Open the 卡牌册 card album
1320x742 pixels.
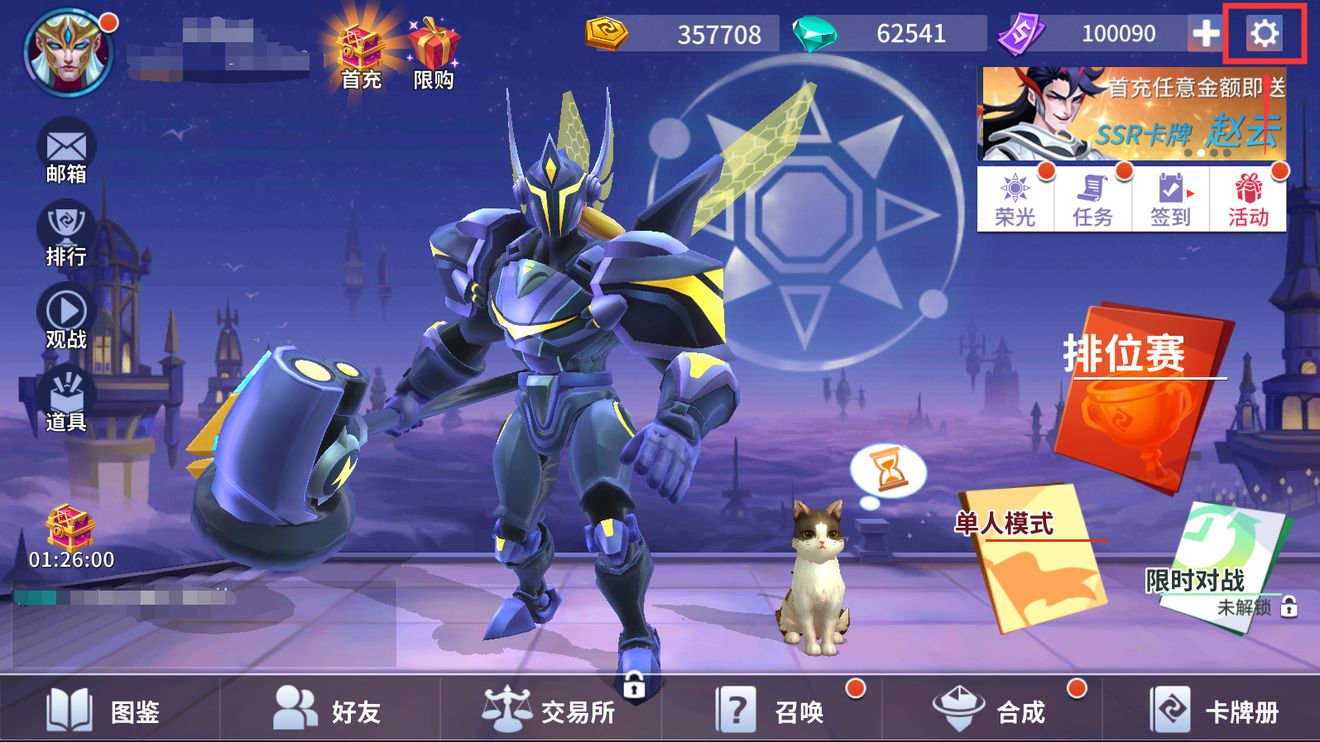coord(1215,711)
